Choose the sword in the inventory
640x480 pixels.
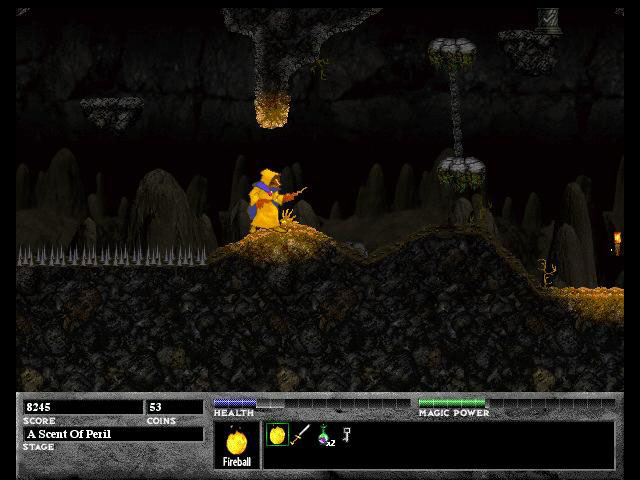(300, 435)
